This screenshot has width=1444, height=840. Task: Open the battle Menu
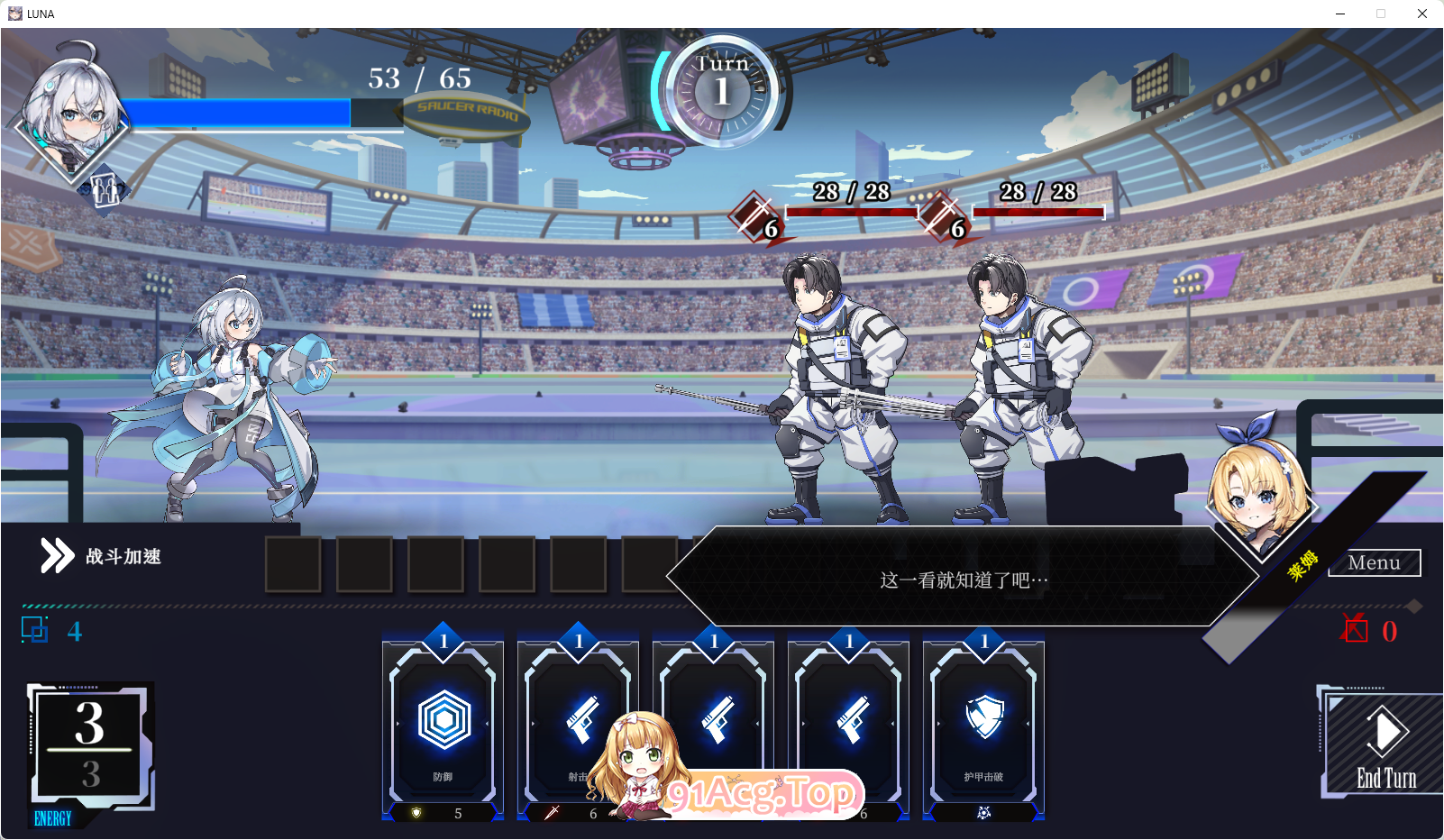click(x=1374, y=563)
